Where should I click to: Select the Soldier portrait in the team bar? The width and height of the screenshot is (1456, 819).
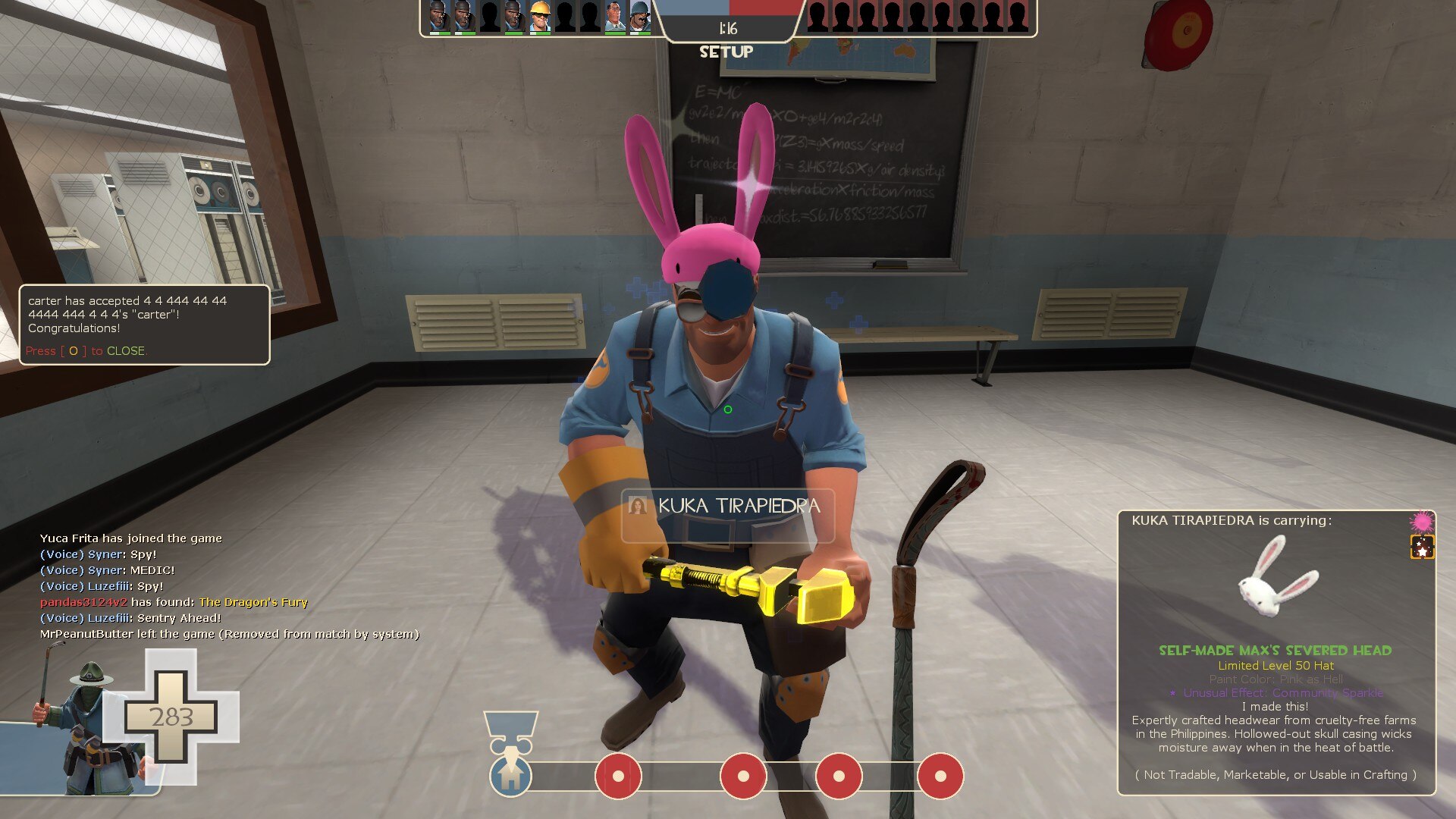639,17
